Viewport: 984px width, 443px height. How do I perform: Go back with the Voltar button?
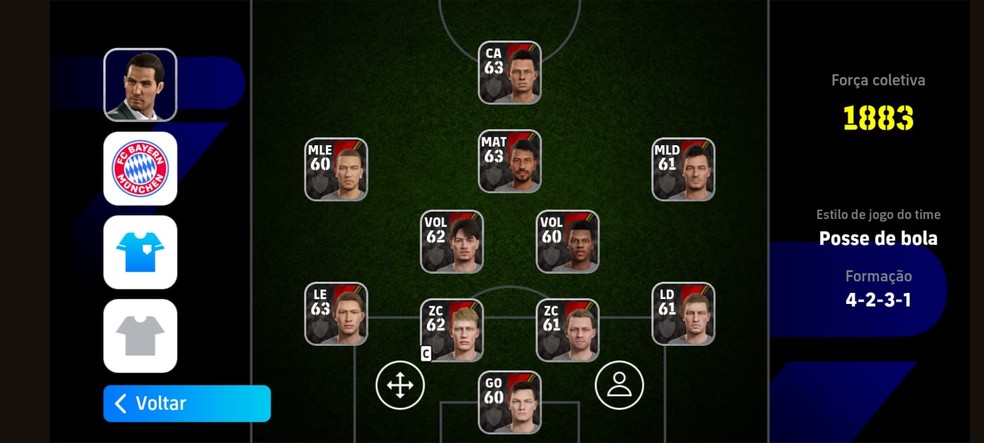click(187, 403)
